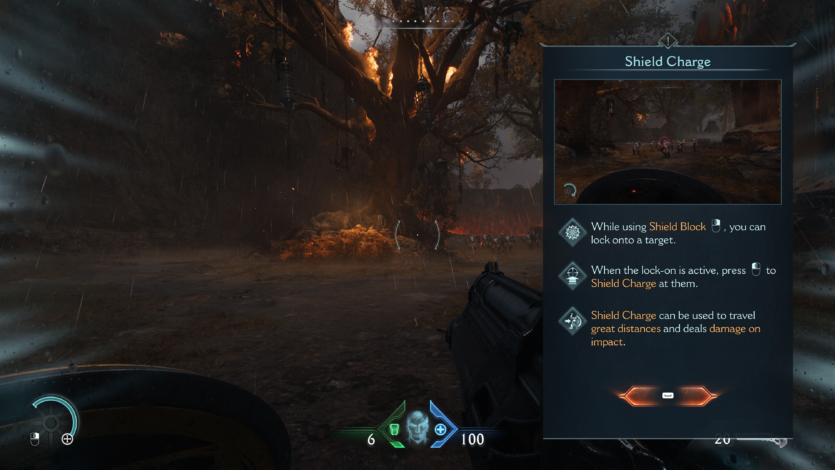Select the Slayer face portrait on the HUD
835x470 pixels.
[x=418, y=428]
